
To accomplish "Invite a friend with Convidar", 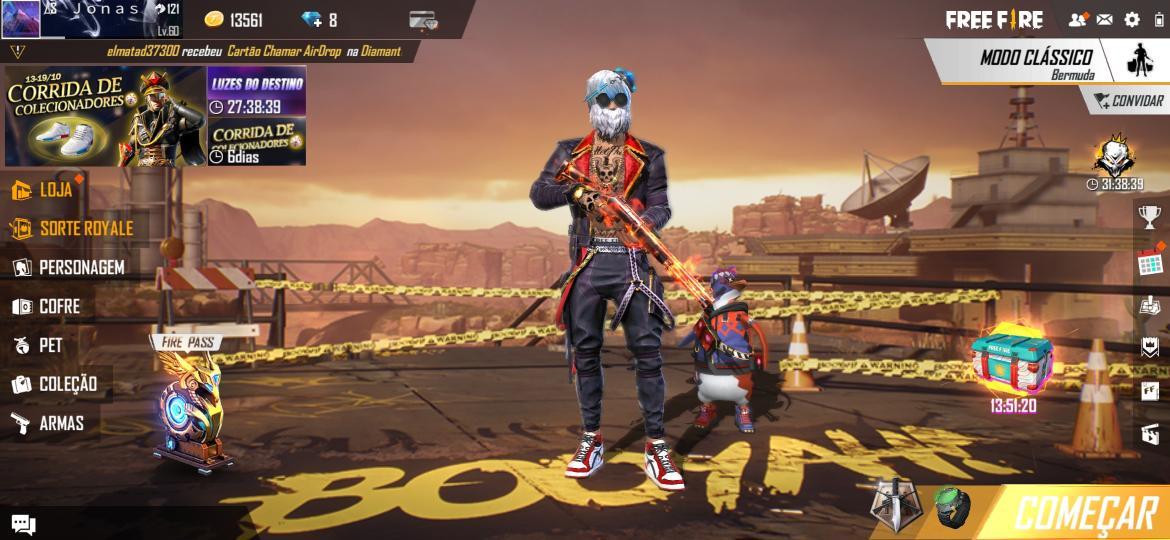I will 1127,101.
